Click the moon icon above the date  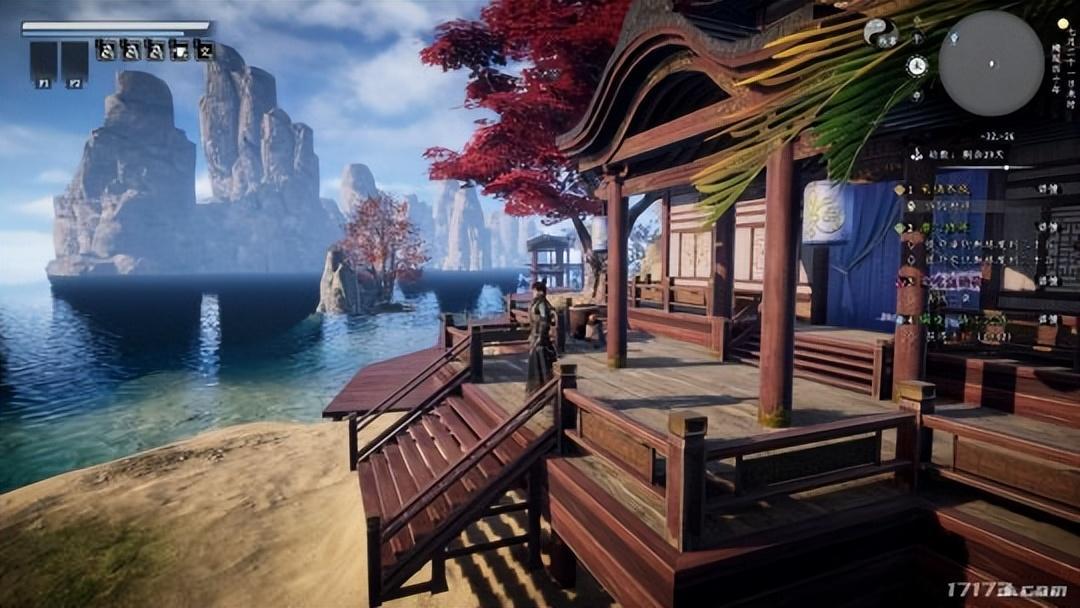1062,22
